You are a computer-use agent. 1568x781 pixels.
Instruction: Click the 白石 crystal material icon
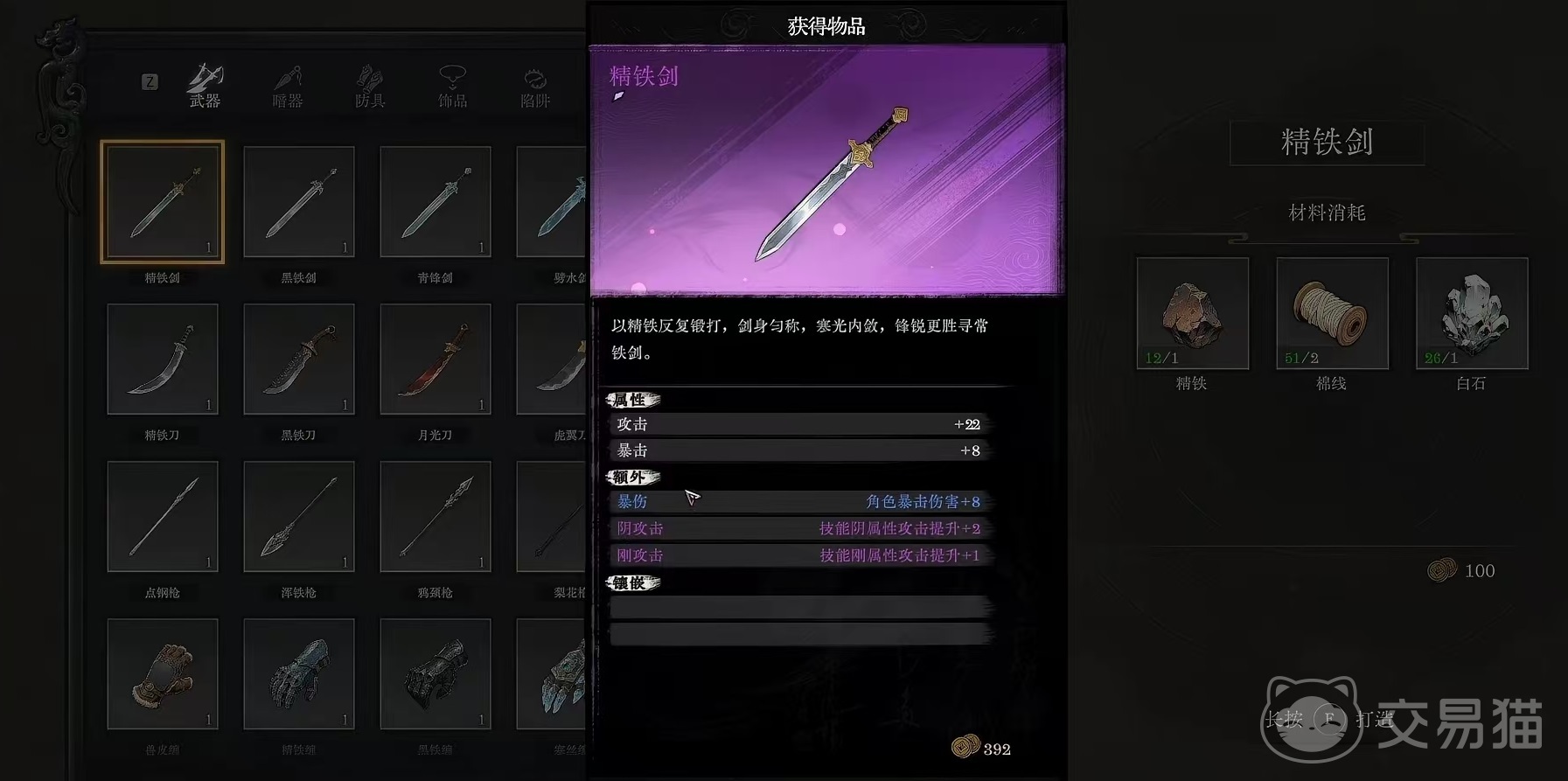click(1471, 313)
